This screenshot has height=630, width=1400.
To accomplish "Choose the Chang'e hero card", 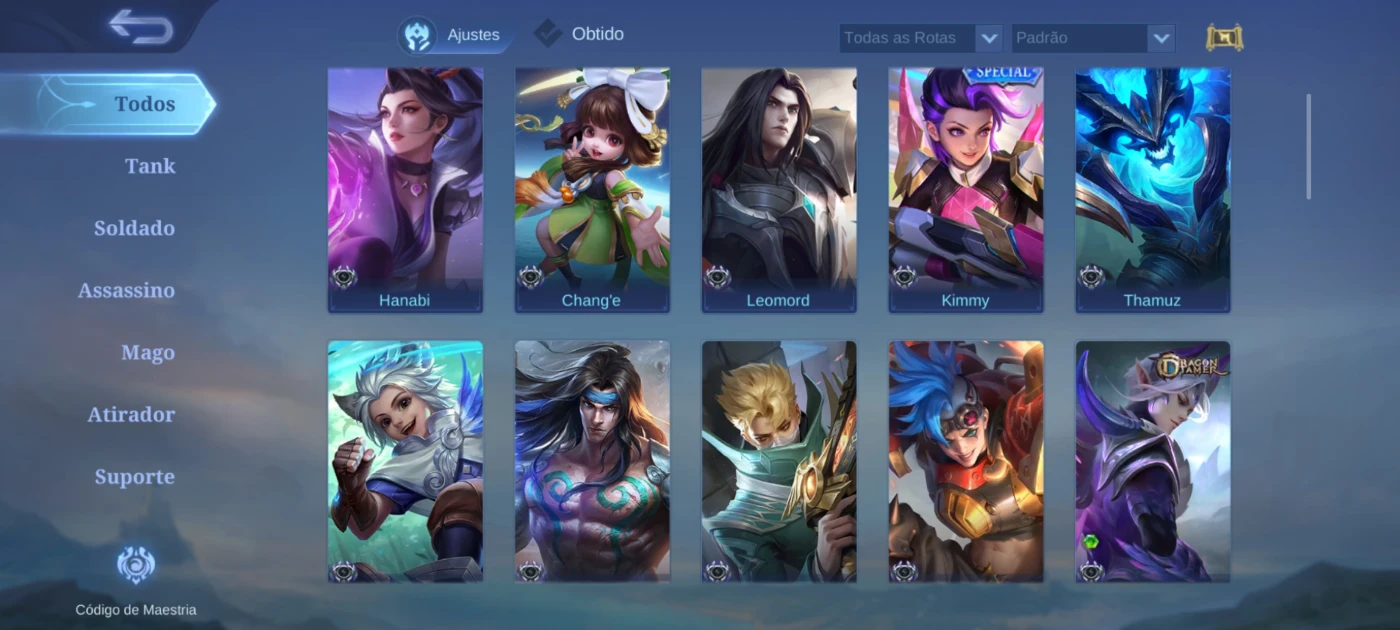I will point(592,190).
